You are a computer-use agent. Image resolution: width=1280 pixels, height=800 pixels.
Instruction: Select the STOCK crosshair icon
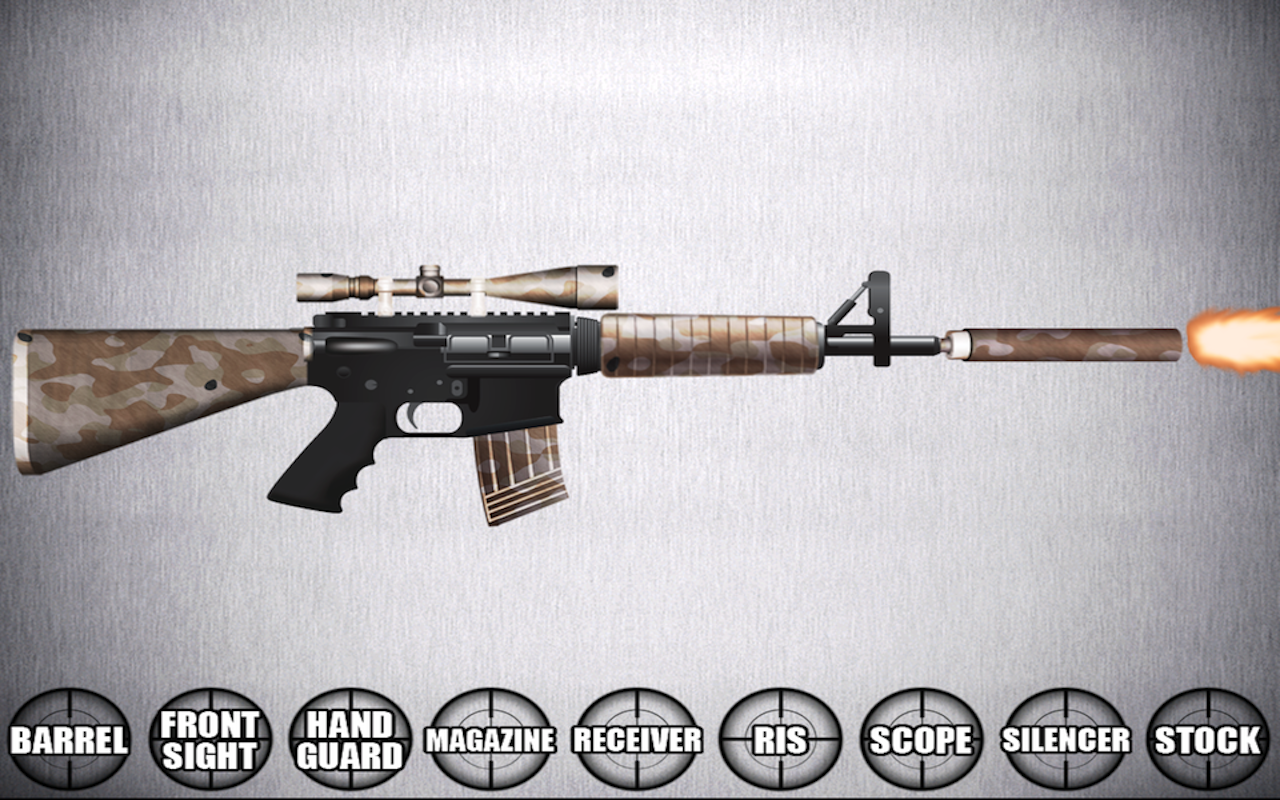1207,740
